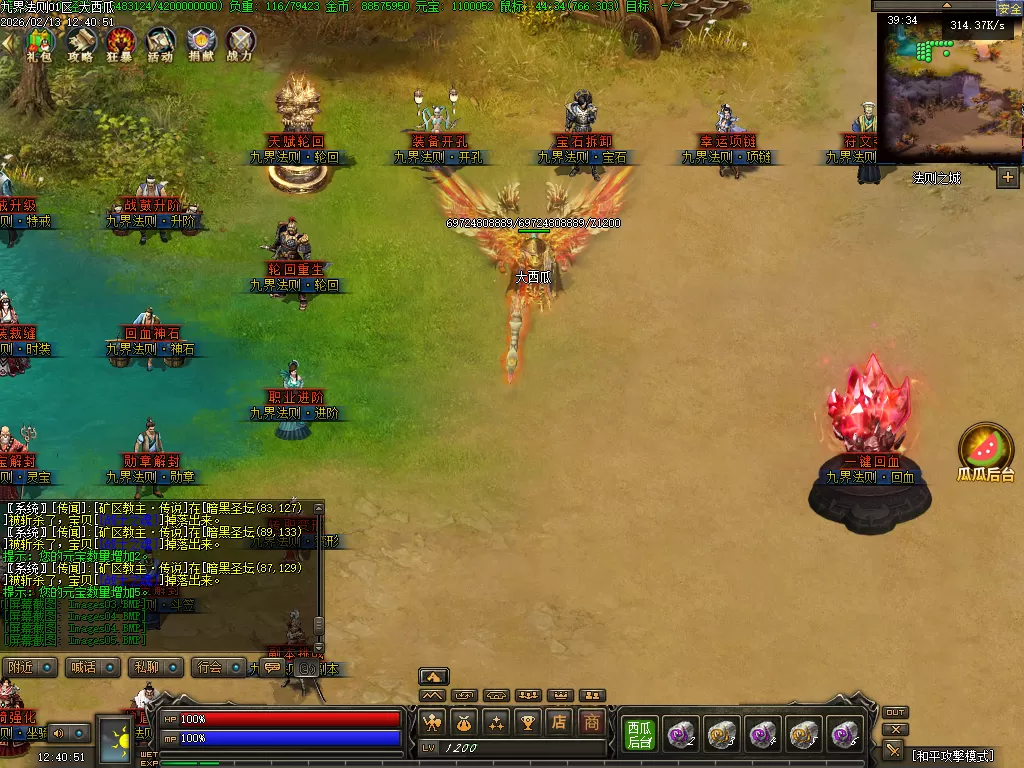Click the plus button below the minimap
This screenshot has height=768, width=1024.
coord(1007,178)
